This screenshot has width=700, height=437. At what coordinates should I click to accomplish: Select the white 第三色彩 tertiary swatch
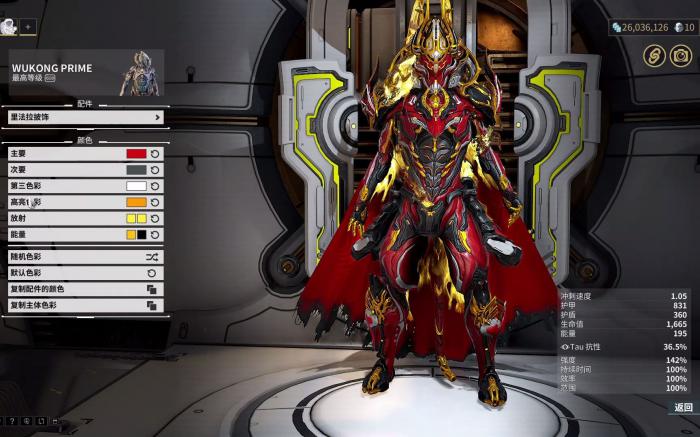click(x=136, y=186)
